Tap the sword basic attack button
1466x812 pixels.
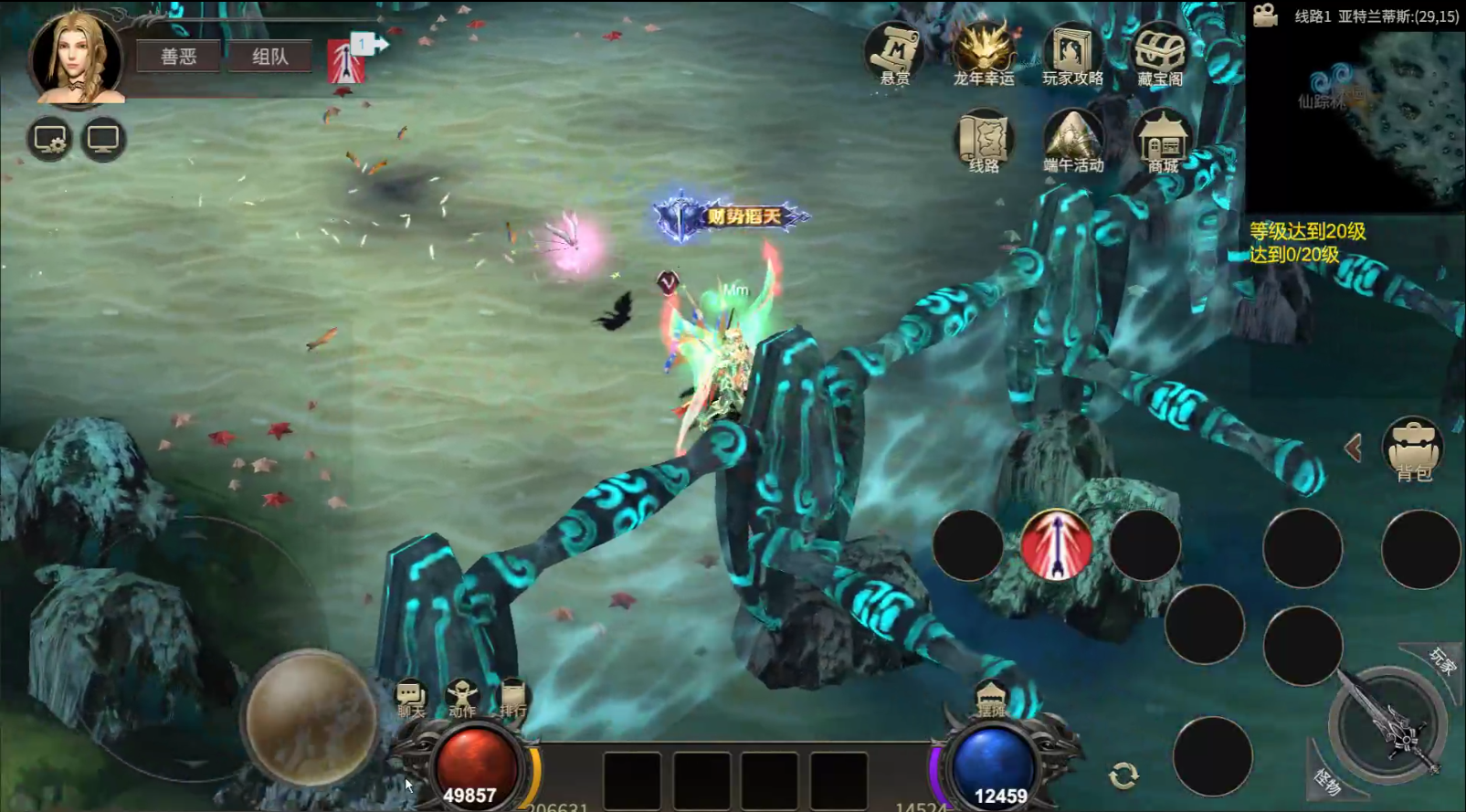click(1388, 724)
